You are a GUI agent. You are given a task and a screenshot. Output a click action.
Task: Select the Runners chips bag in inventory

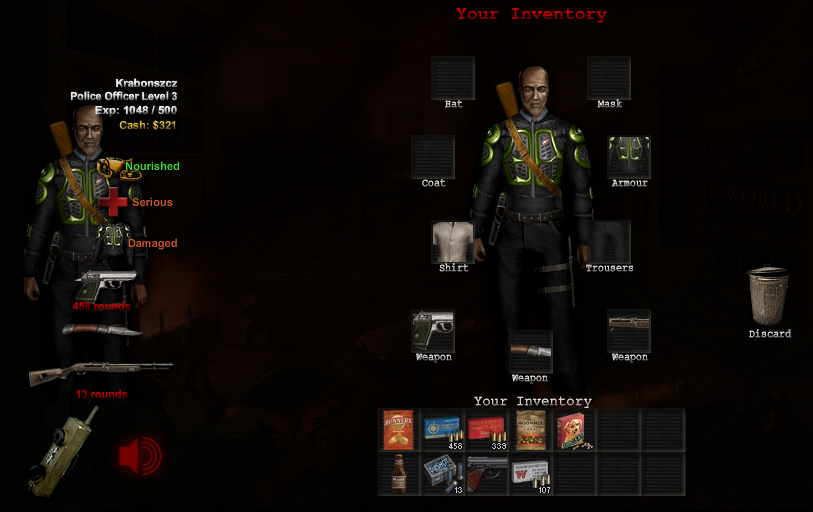tap(399, 430)
